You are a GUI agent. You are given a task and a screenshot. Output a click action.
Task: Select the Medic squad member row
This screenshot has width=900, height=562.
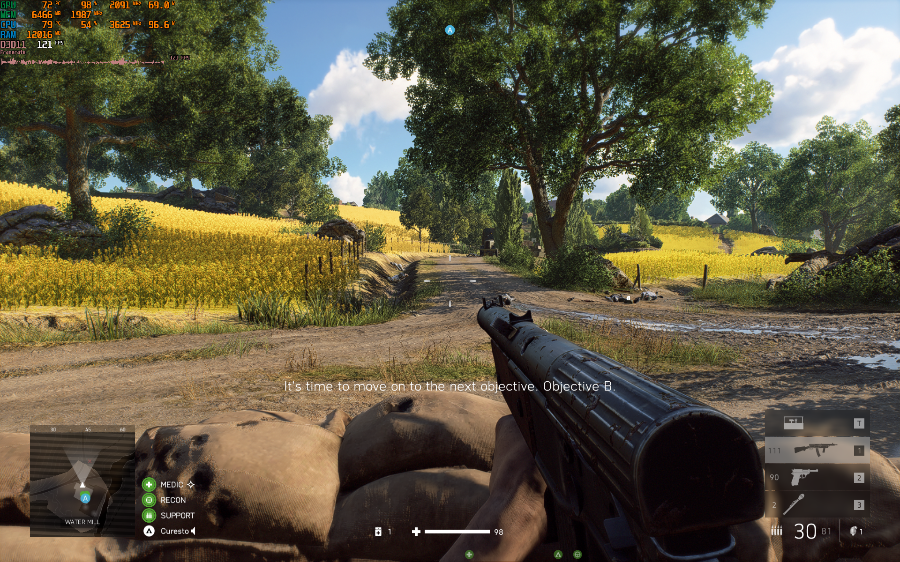tap(170, 484)
